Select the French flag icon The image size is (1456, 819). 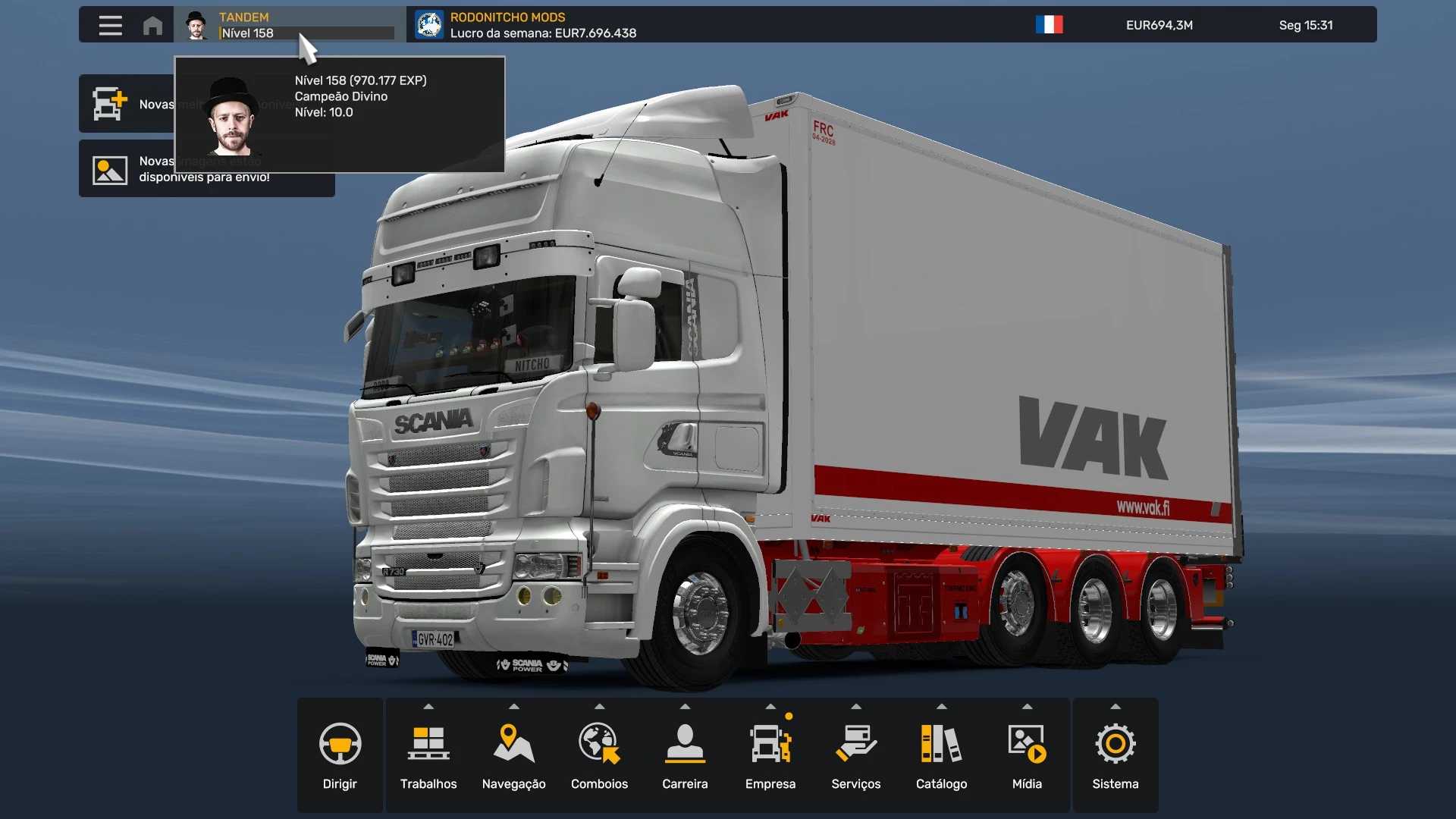click(1049, 25)
